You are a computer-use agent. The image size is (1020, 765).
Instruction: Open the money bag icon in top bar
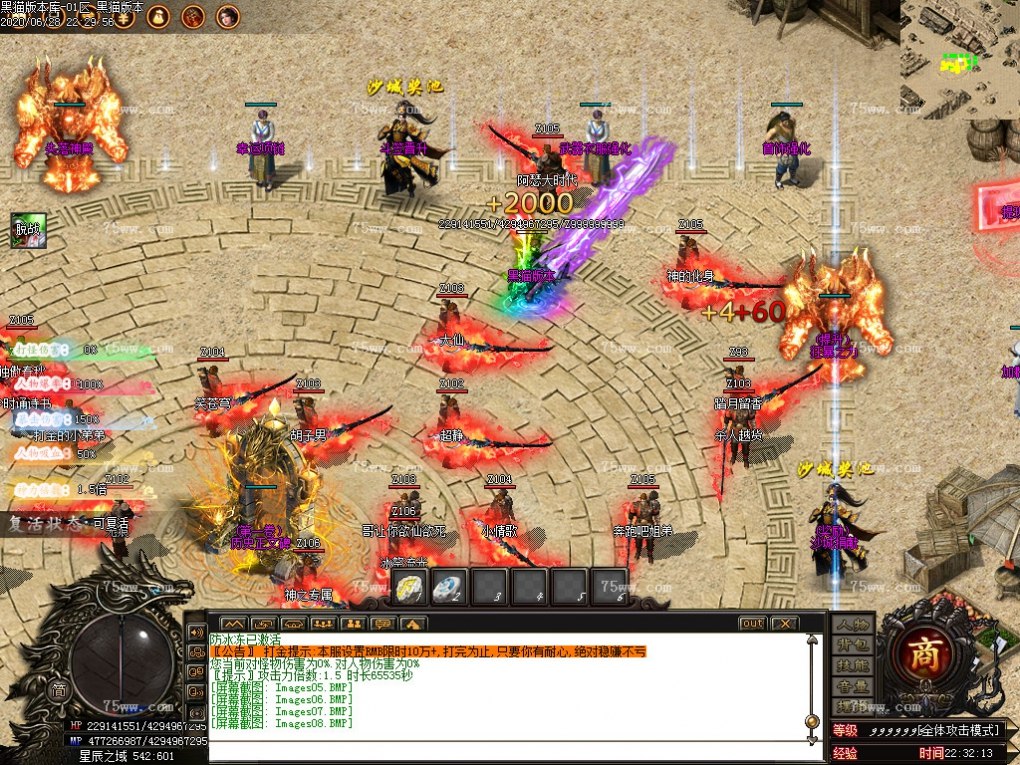(159, 16)
